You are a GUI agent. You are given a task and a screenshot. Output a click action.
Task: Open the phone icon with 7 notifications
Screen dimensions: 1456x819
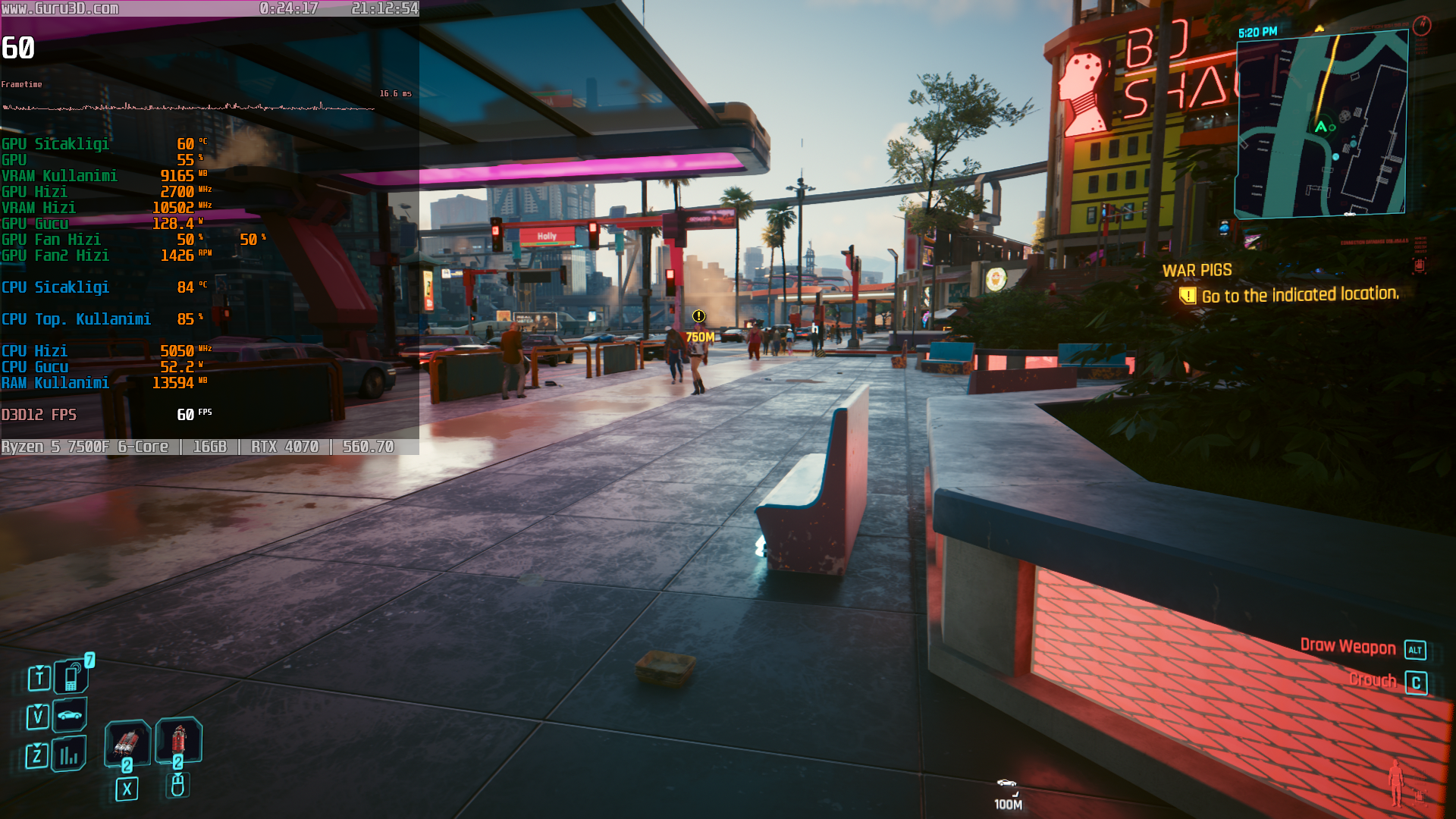tap(71, 676)
